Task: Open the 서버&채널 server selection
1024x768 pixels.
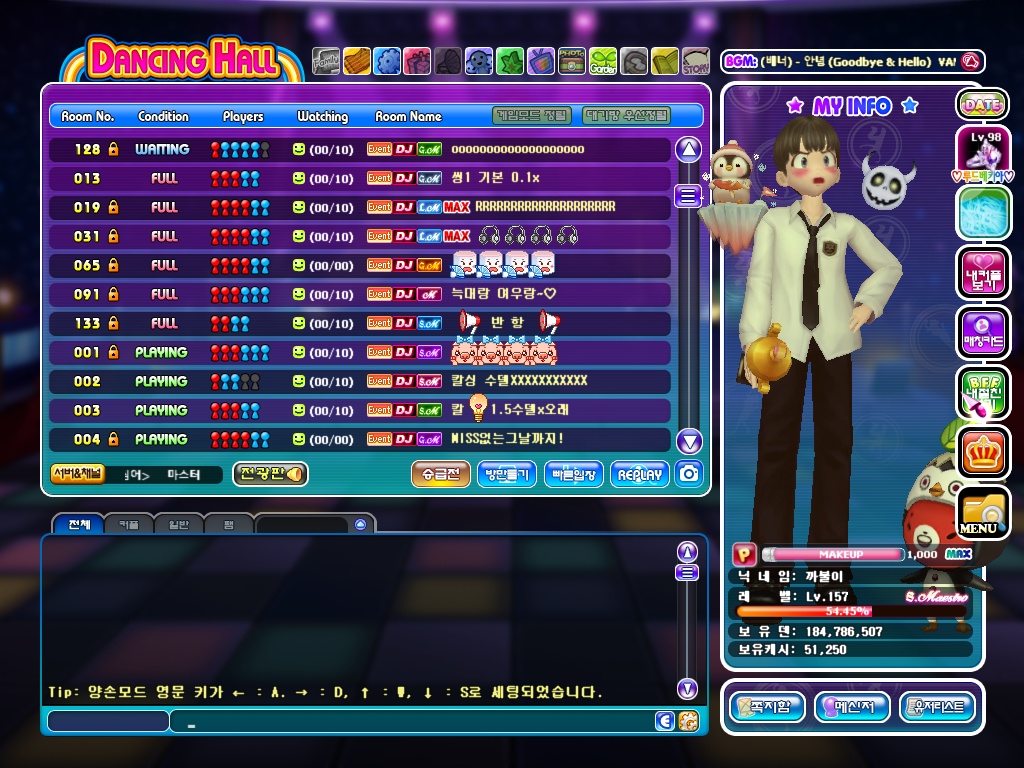Action: [77, 474]
